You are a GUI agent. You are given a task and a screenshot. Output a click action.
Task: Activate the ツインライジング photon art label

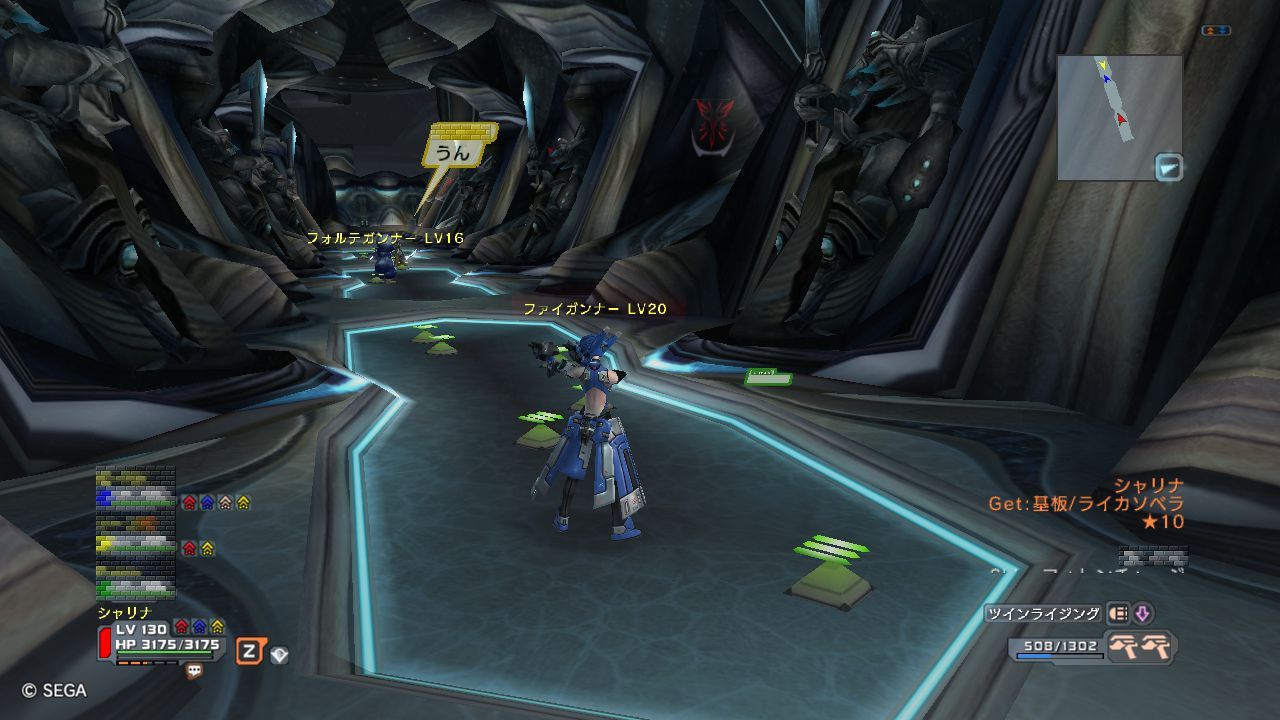[1042, 614]
